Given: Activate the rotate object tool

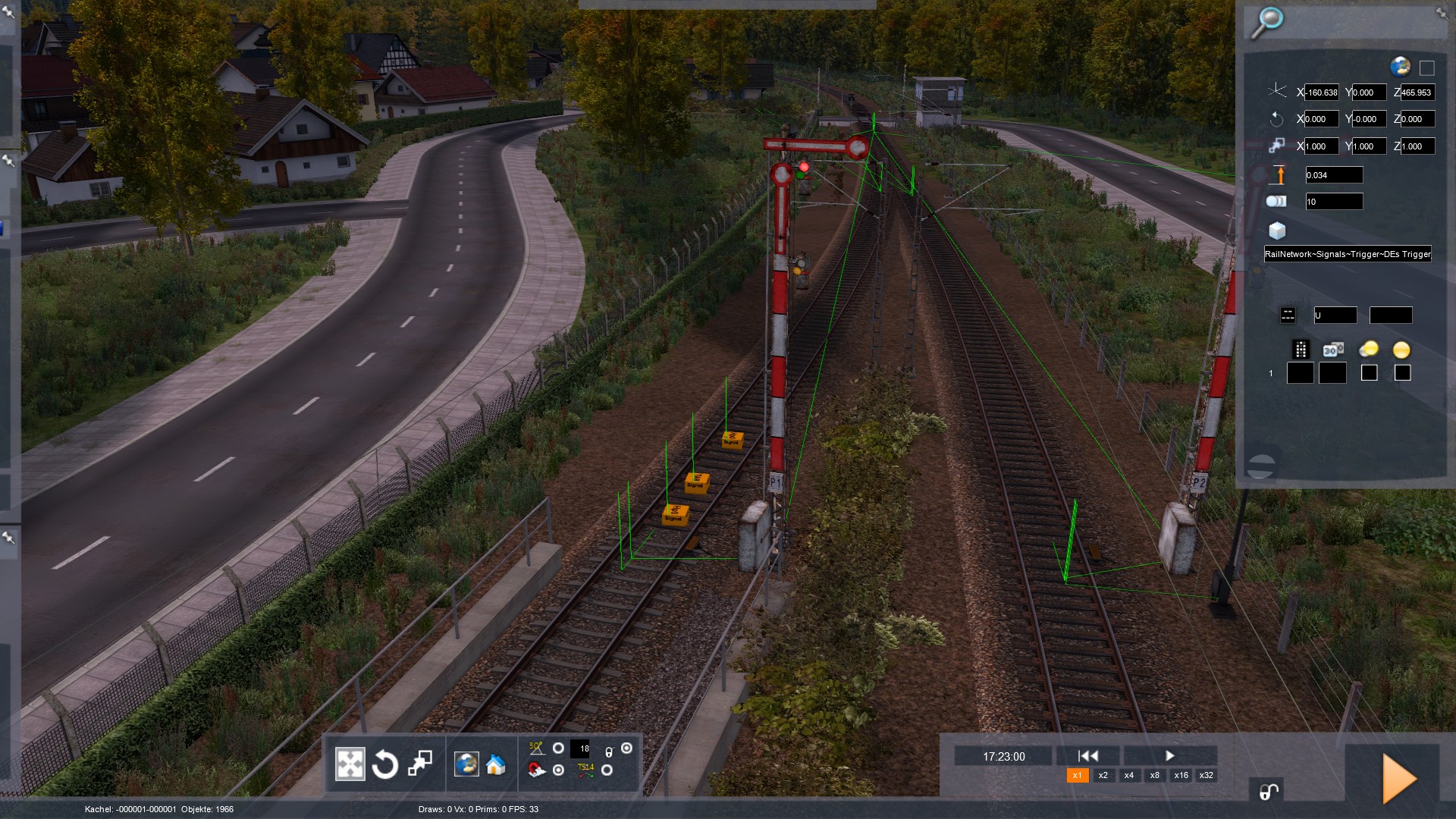Looking at the screenshot, I should click(x=384, y=764).
